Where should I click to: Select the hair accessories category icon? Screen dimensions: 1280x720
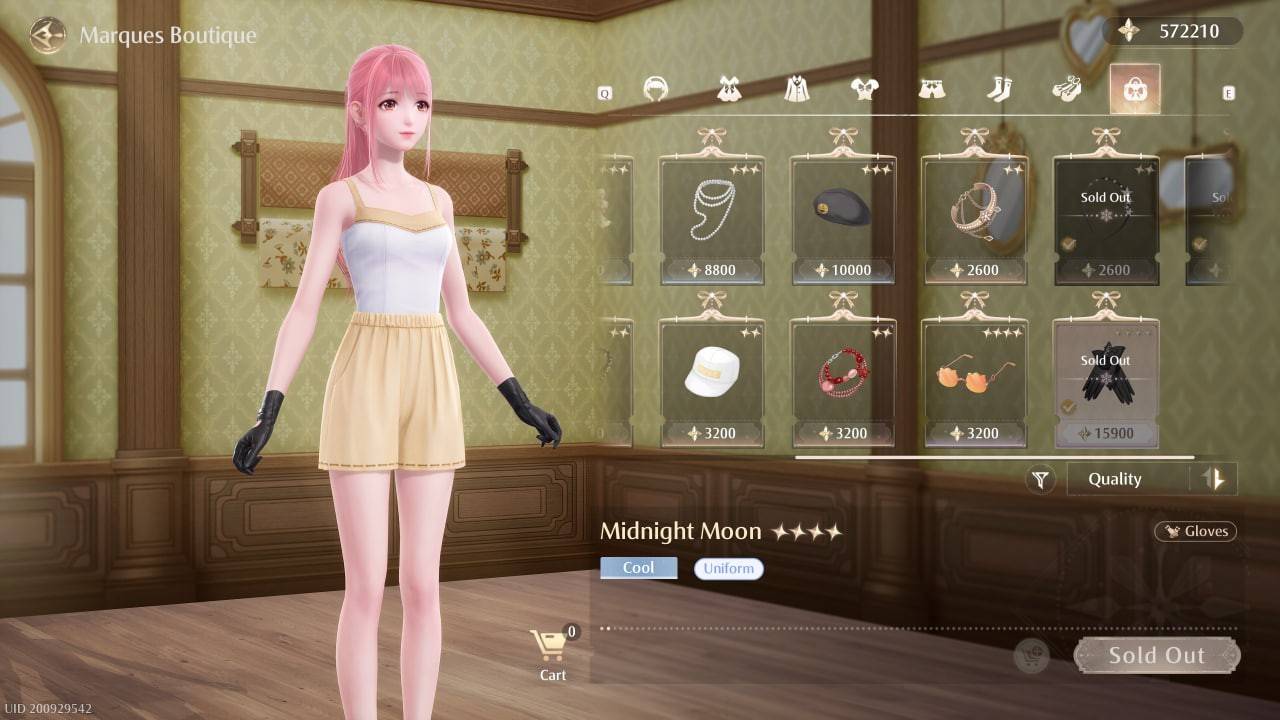[x=658, y=89]
